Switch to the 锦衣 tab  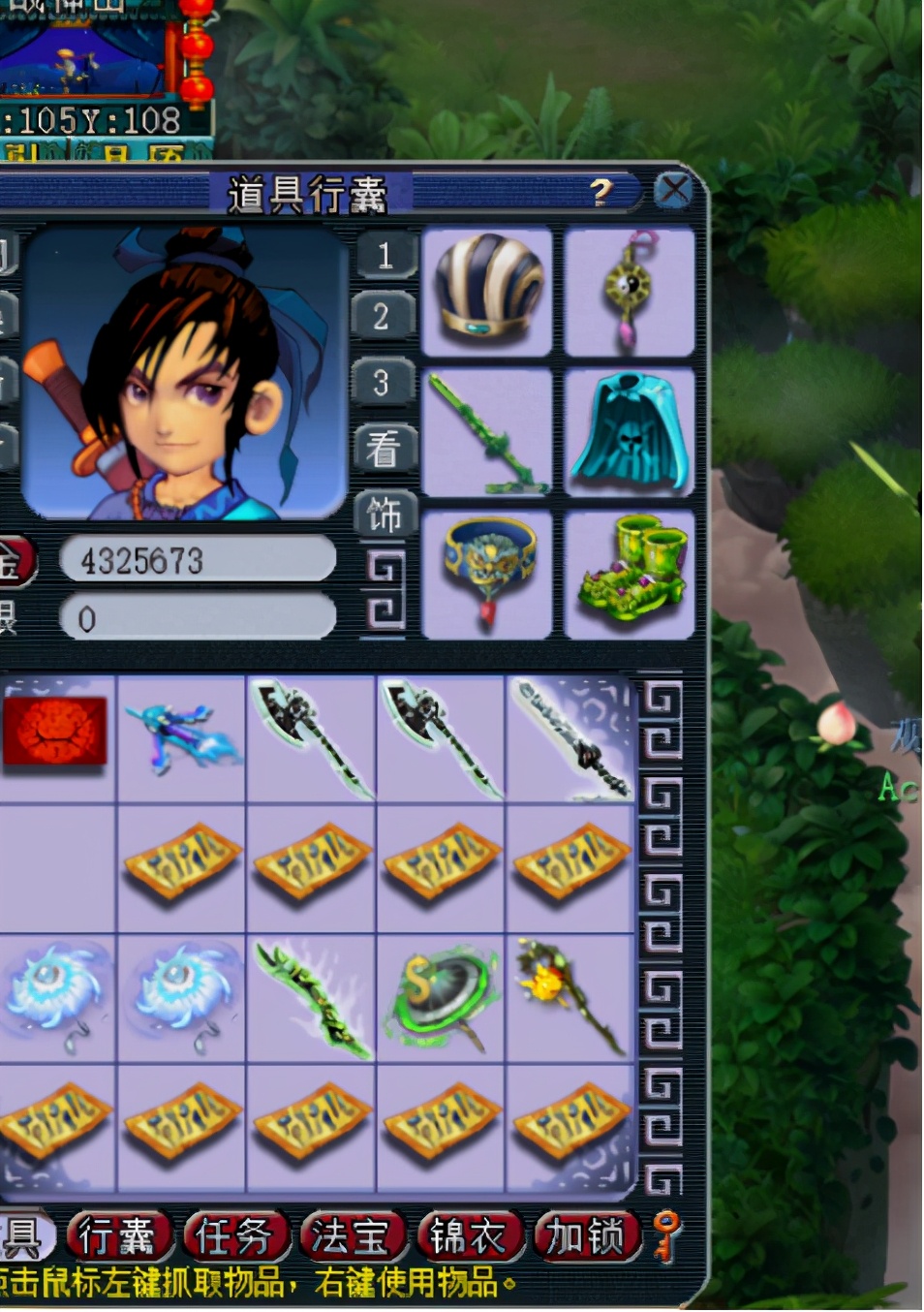[469, 1237]
